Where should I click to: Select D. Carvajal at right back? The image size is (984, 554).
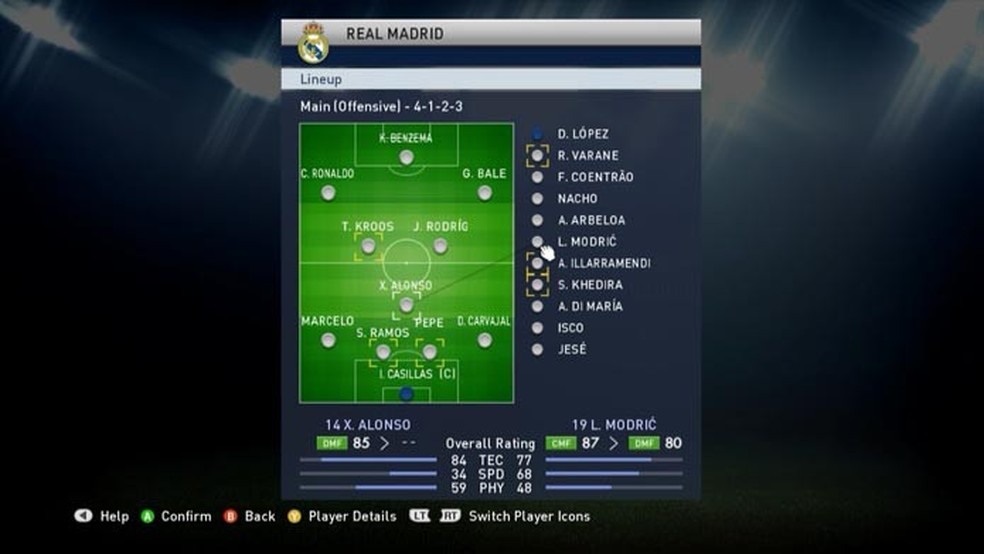485,340
